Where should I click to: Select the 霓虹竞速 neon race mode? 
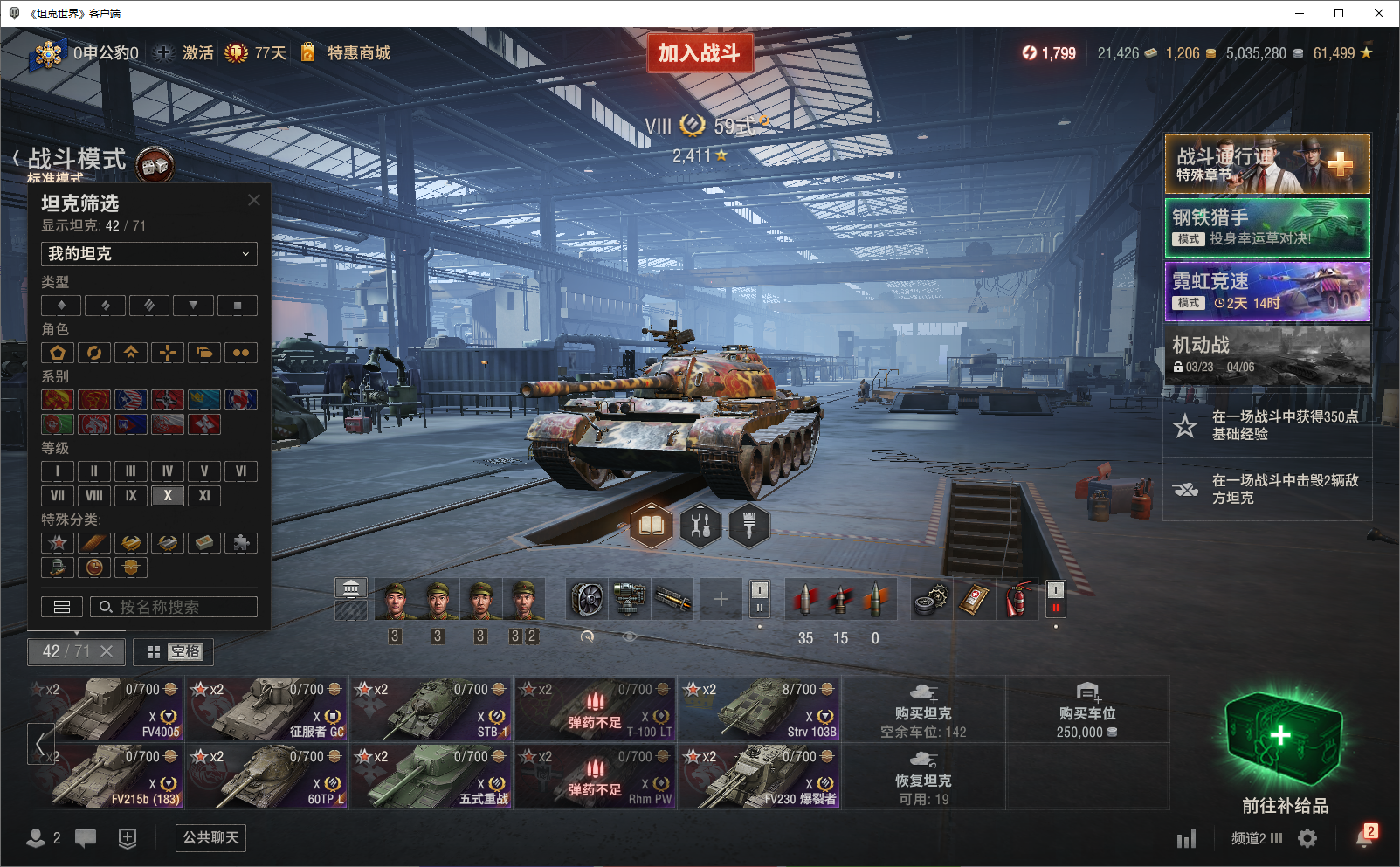pyautogui.click(x=1267, y=292)
